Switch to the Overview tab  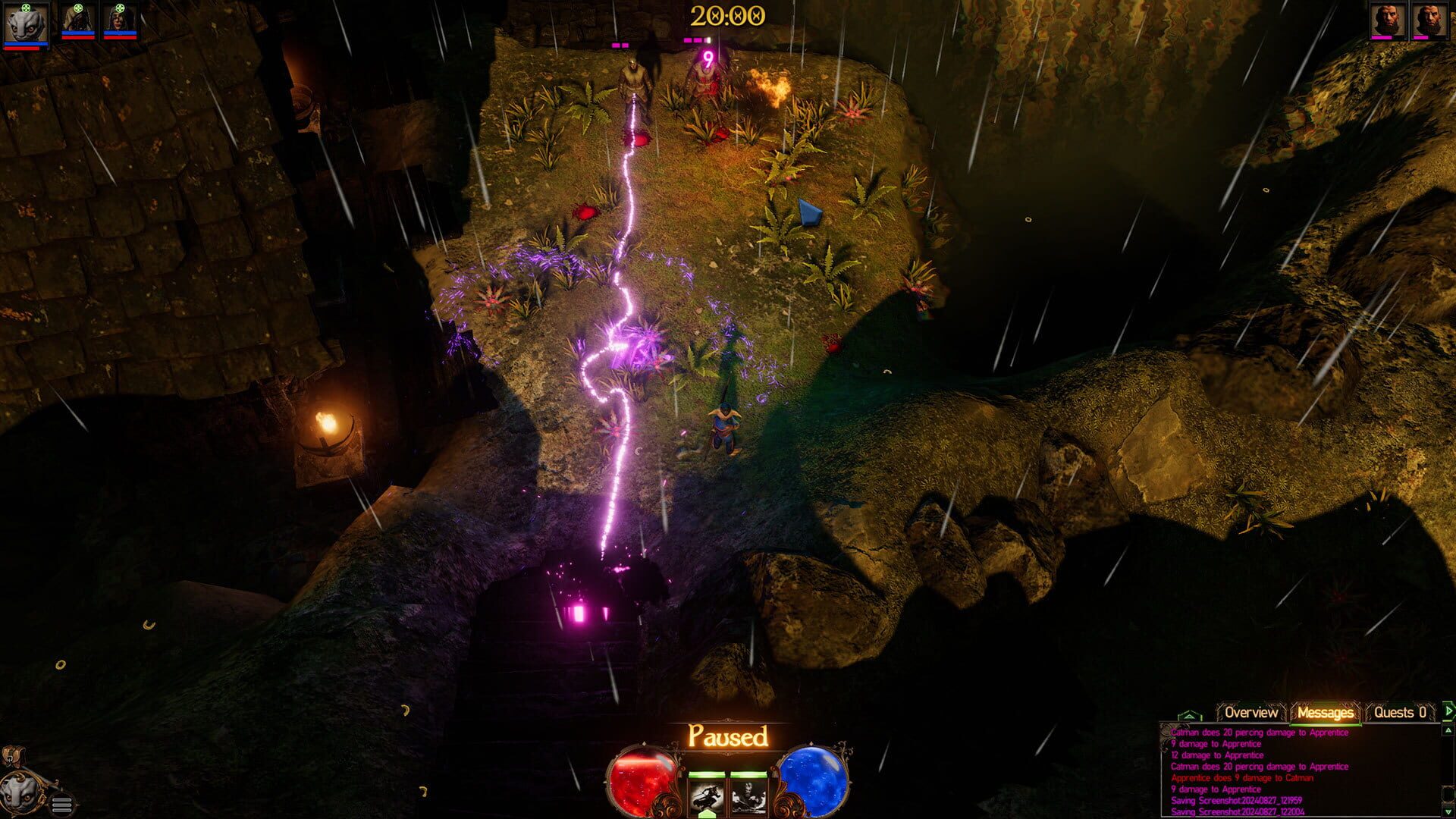pos(1250,713)
